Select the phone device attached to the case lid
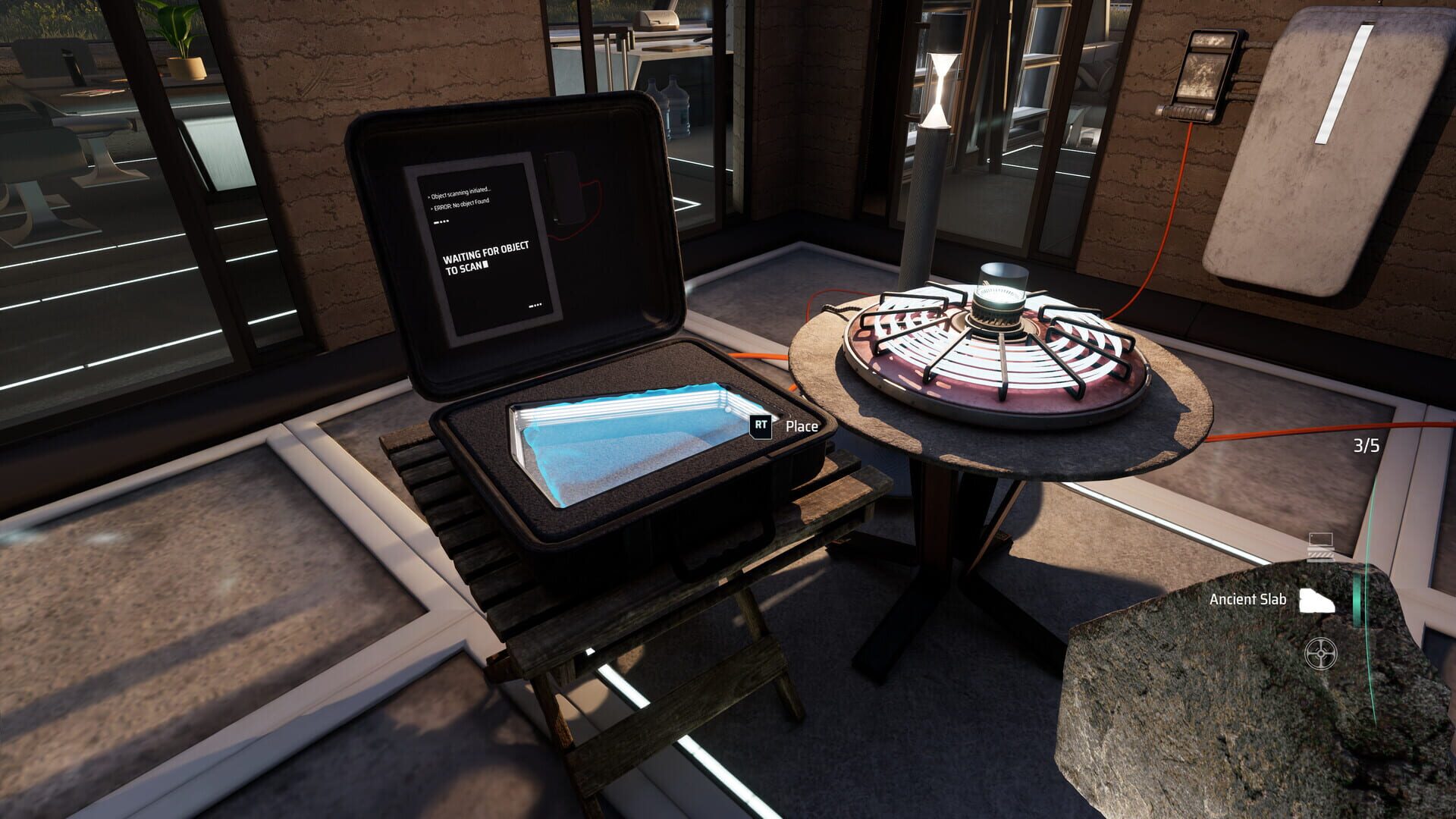Viewport: 1456px width, 819px height. tap(561, 190)
